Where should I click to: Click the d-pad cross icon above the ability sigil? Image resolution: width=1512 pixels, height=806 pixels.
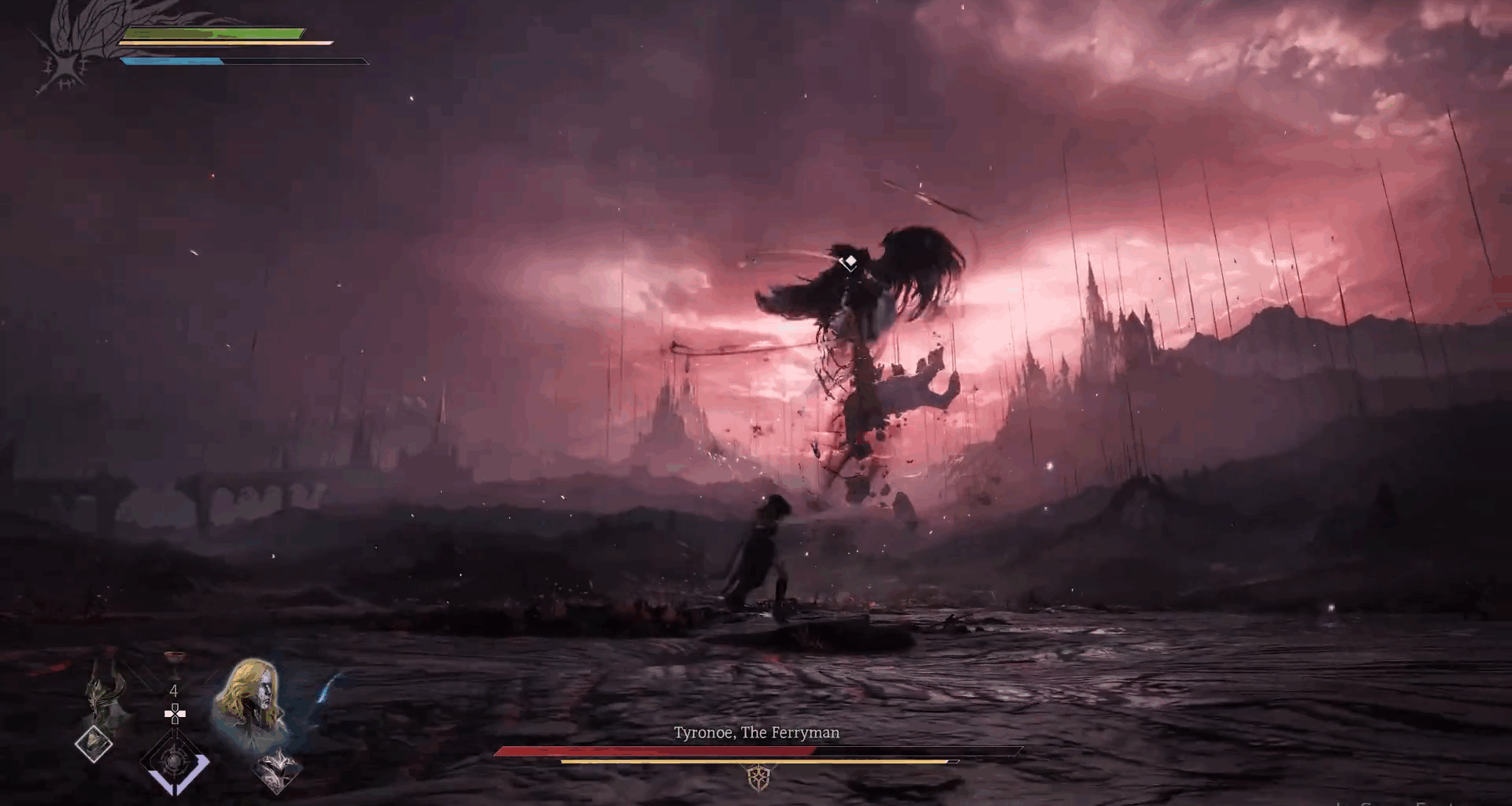pyautogui.click(x=175, y=715)
